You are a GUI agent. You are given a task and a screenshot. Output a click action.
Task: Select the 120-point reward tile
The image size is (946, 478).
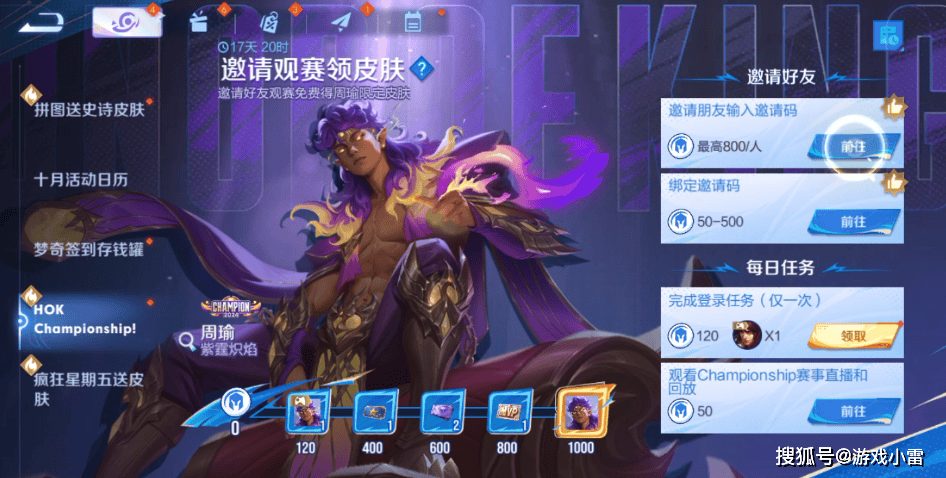[x=305, y=413]
